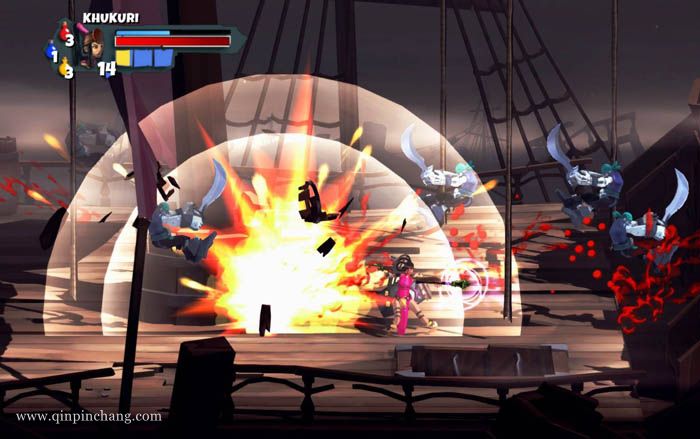Open the www.qinpinchang.com watermark link
The image size is (700, 439).
(x=88, y=416)
